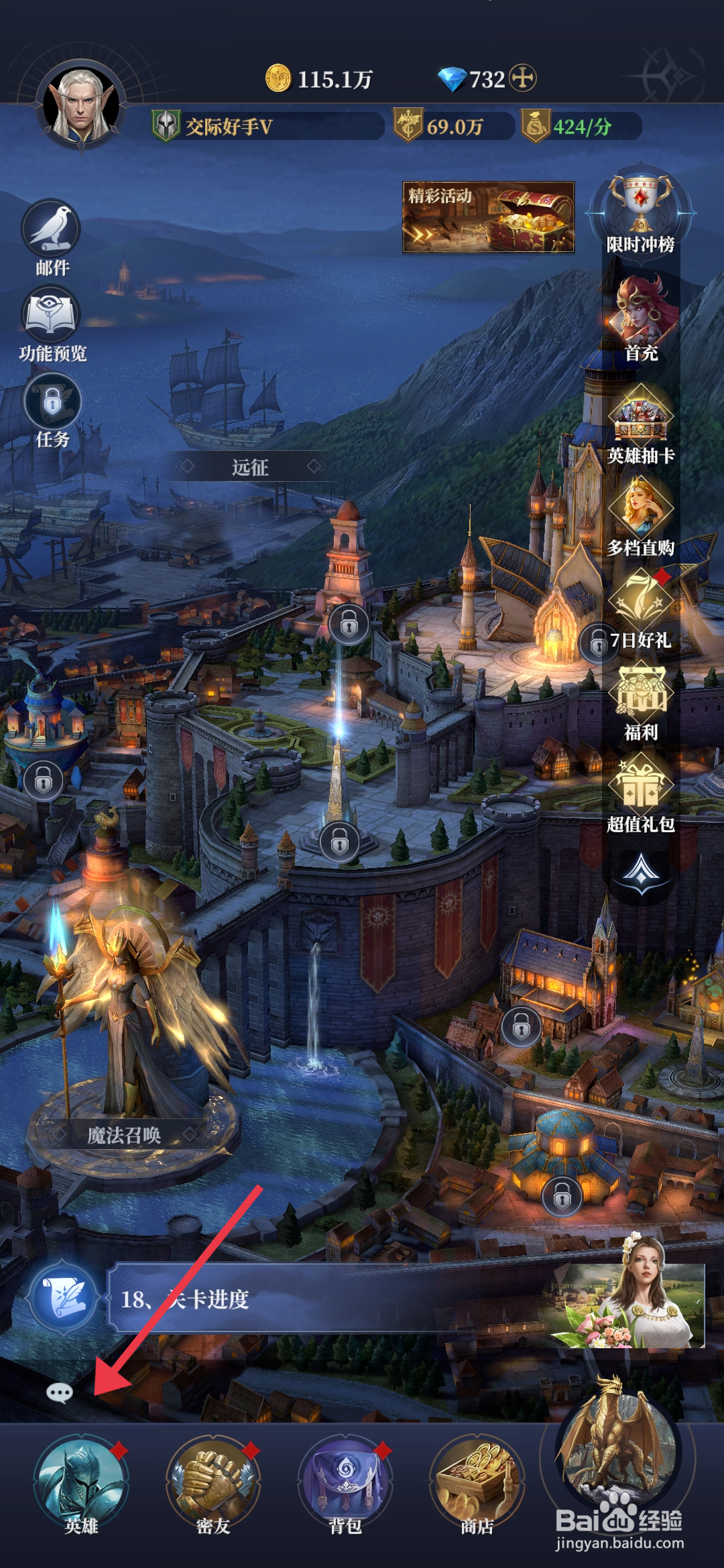Open the 邮件 mail icon
724x1568 pixels.
[x=52, y=233]
